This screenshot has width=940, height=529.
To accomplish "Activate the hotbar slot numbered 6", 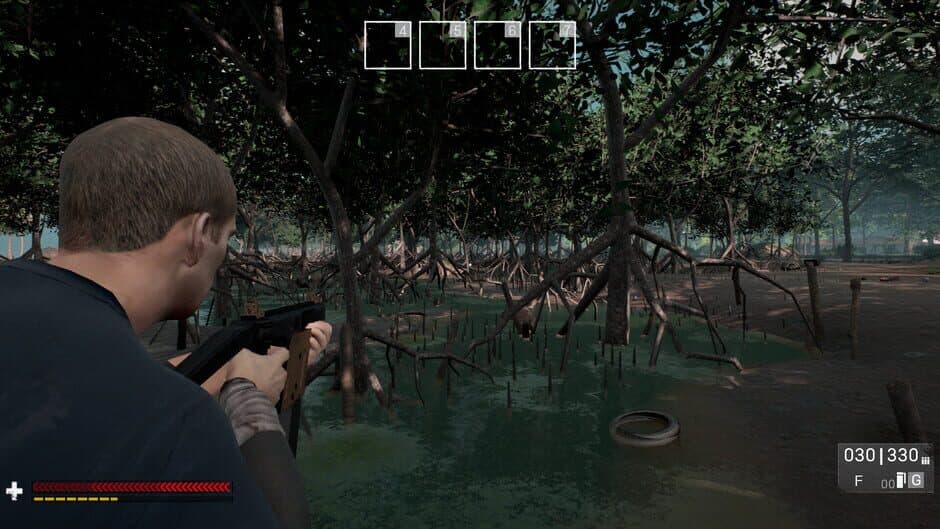I will [x=498, y=45].
